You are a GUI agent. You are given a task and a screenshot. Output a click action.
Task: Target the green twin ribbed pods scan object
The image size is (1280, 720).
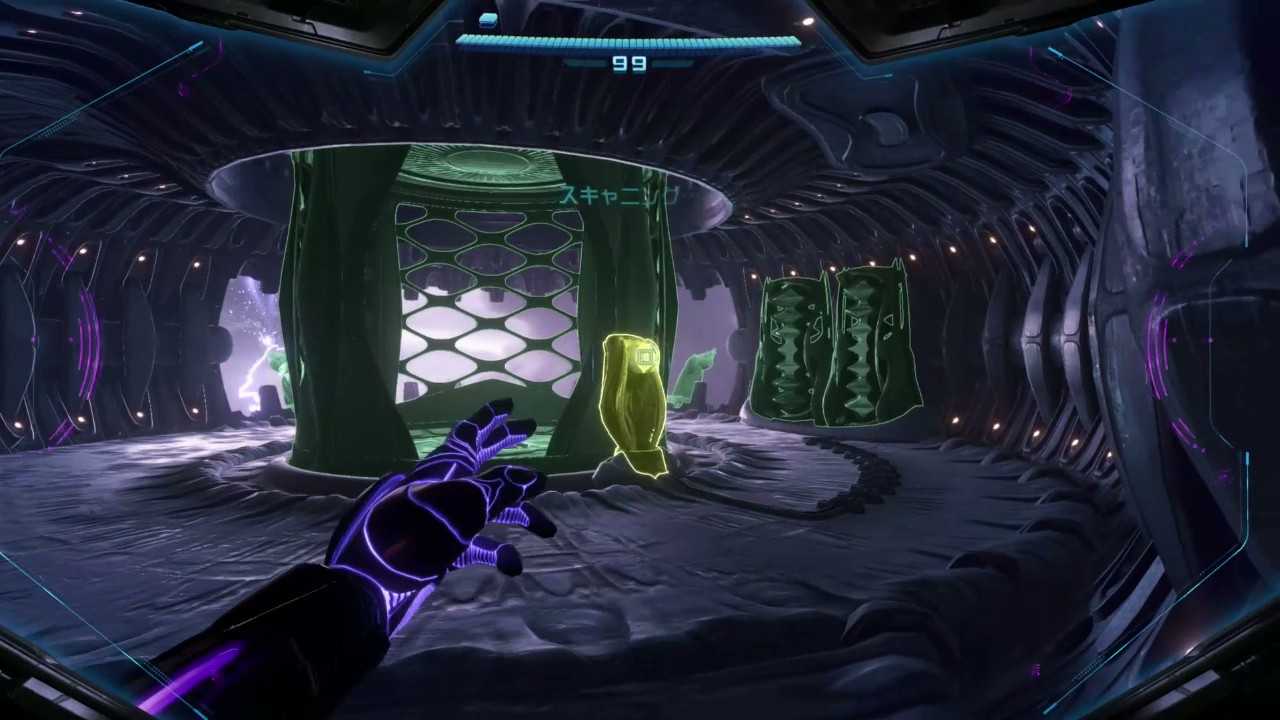click(x=834, y=346)
